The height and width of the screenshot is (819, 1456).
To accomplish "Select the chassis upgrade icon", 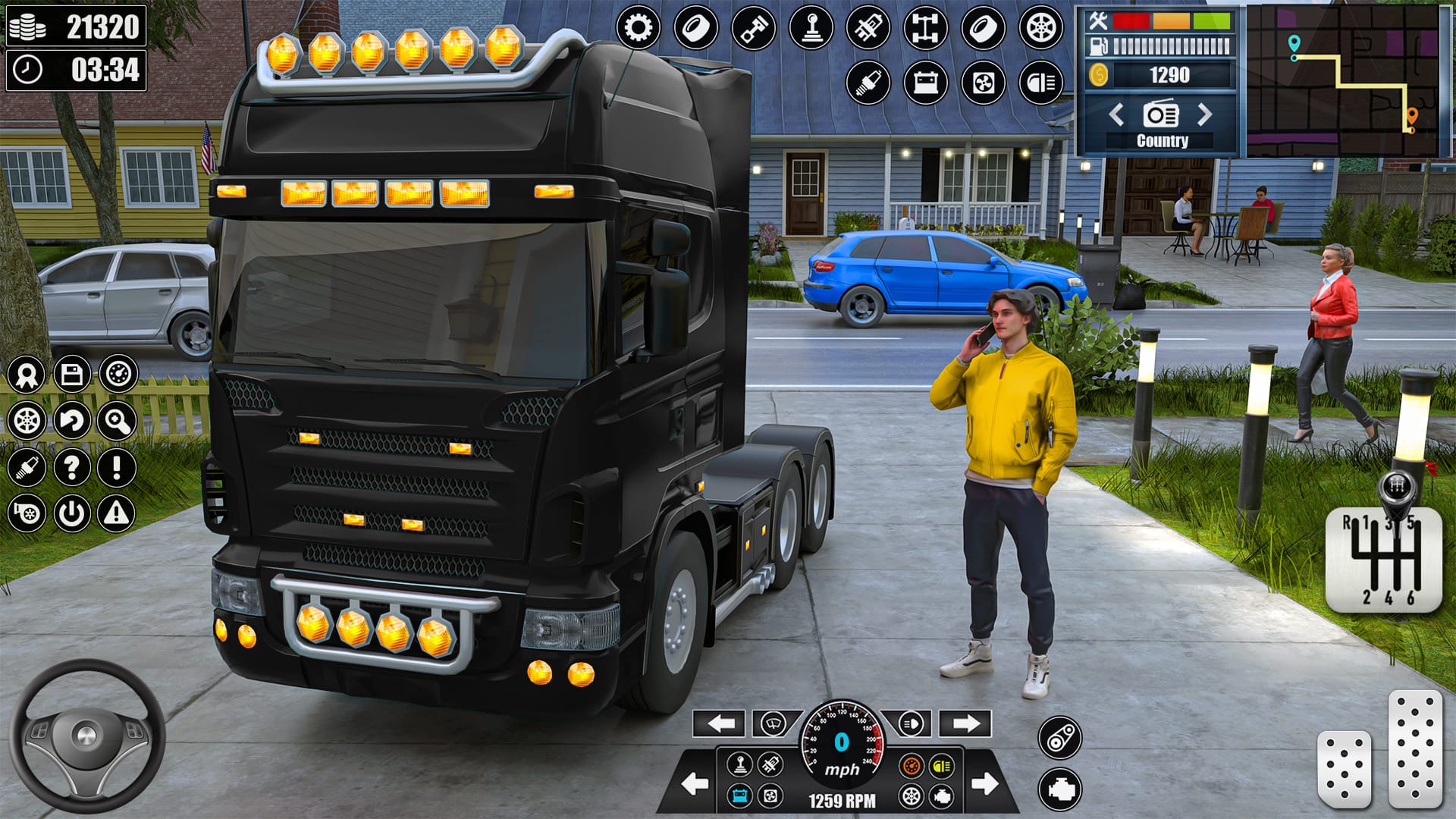I will pyautogui.click(x=927, y=27).
